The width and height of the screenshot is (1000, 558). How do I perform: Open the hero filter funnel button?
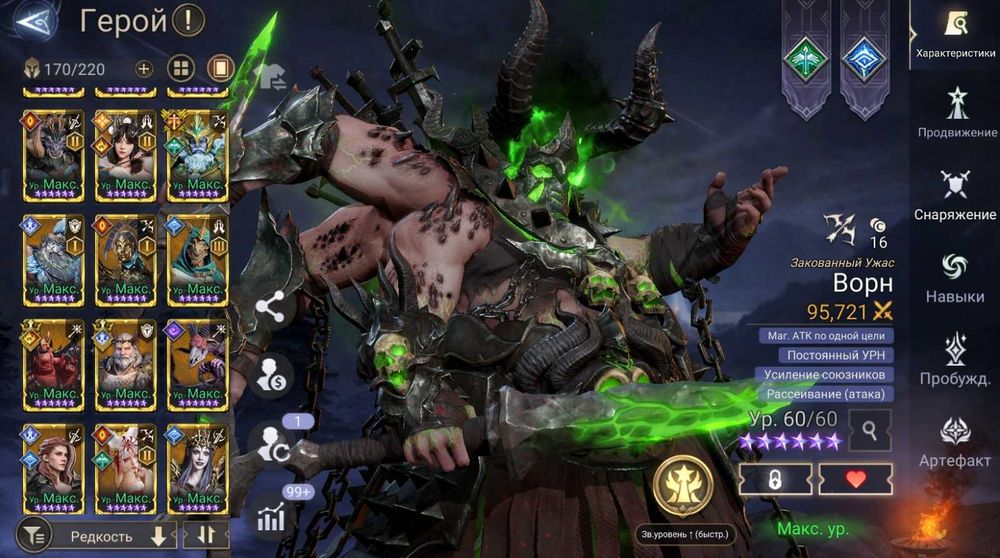[x=33, y=536]
